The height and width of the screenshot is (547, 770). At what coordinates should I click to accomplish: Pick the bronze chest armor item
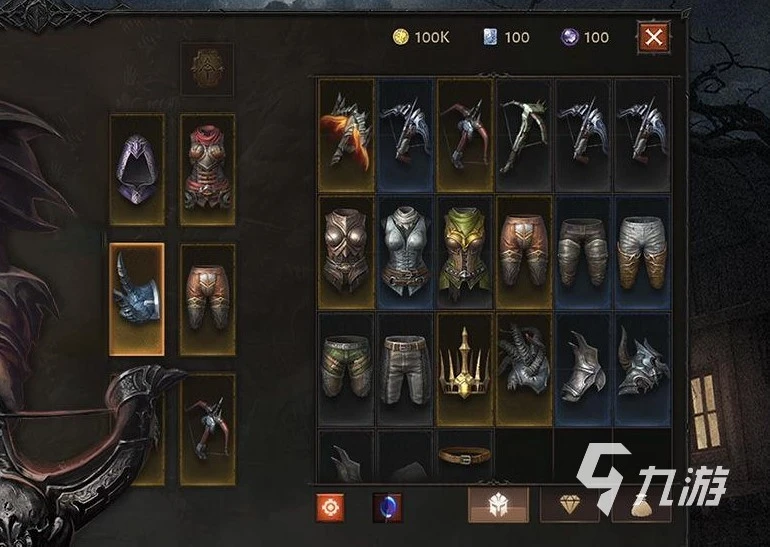click(346, 250)
